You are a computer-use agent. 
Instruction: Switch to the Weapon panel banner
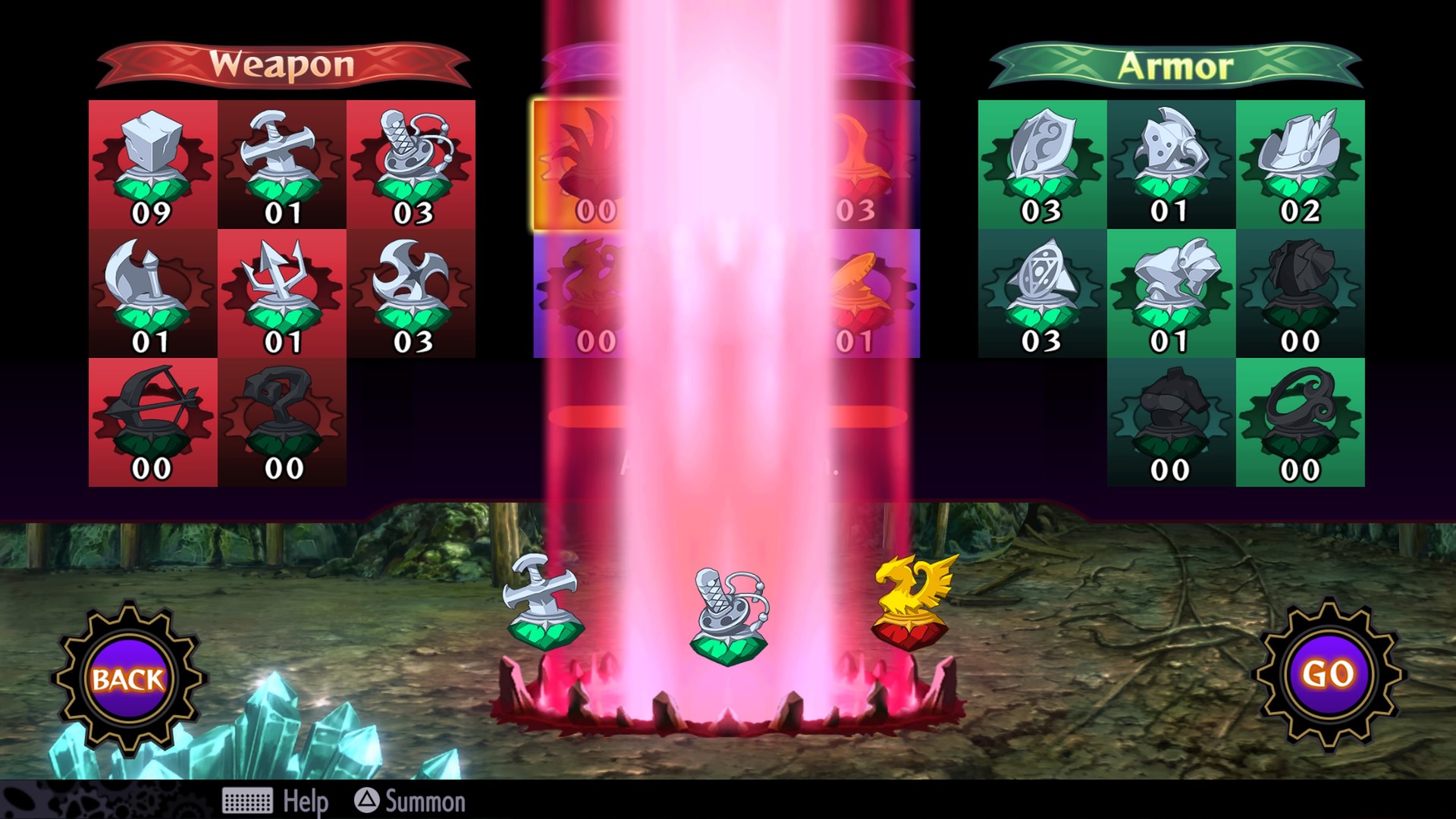coord(283,64)
